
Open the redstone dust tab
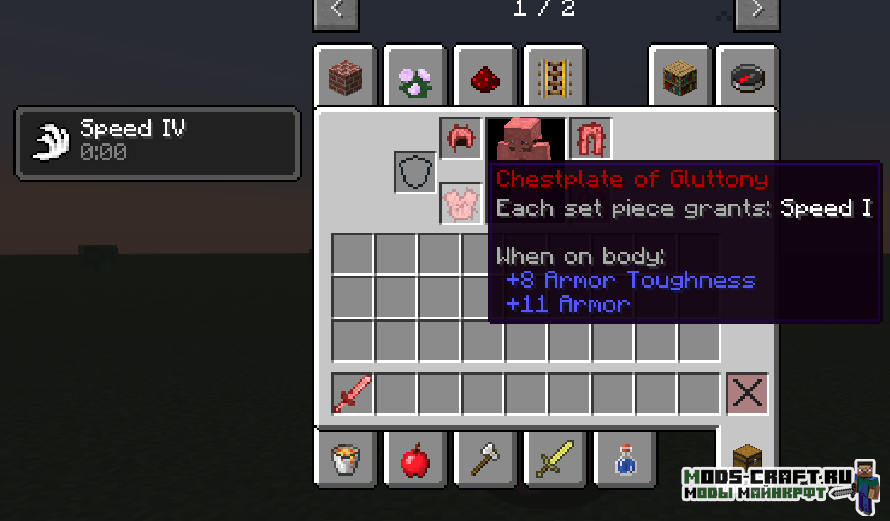[484, 77]
